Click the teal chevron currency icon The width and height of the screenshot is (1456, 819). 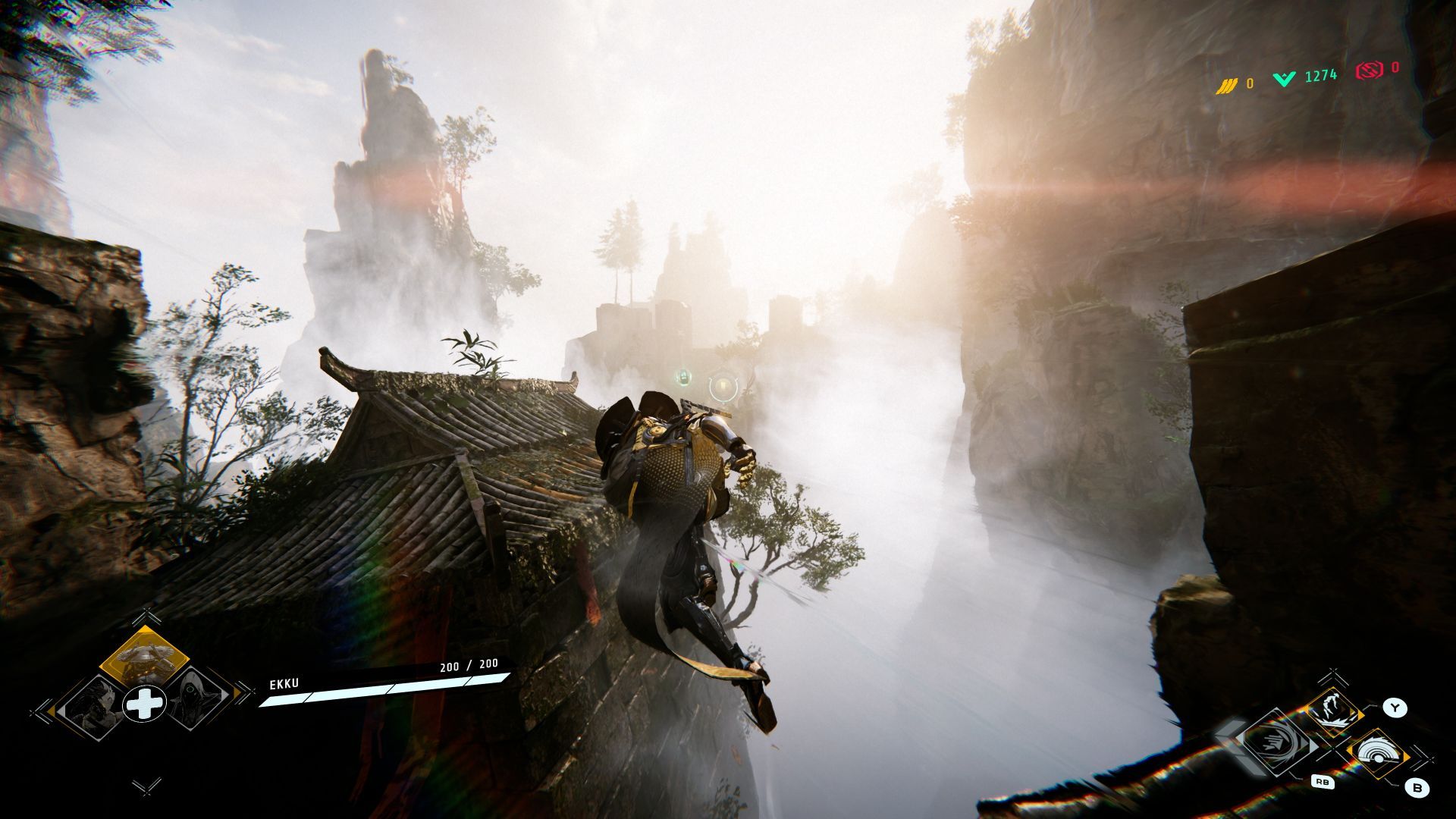tap(1284, 78)
